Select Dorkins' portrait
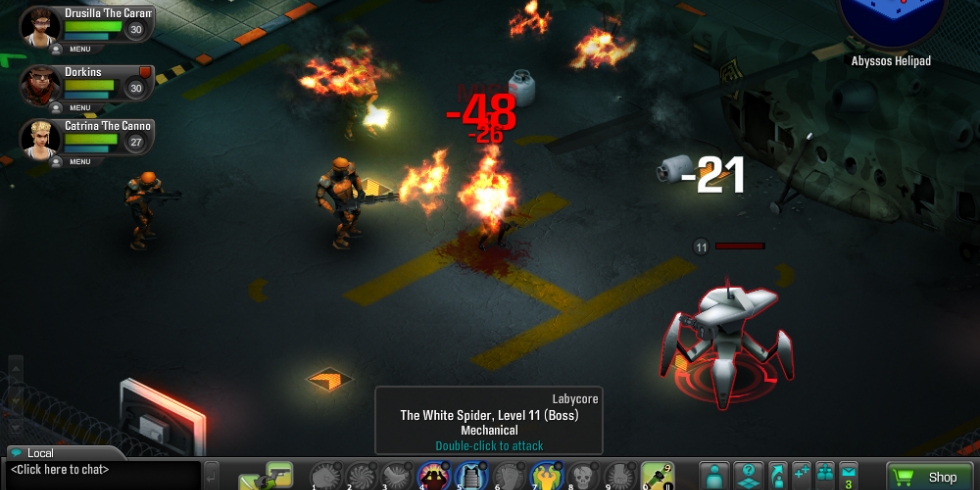Viewport: 980px width, 490px height. click(x=40, y=83)
